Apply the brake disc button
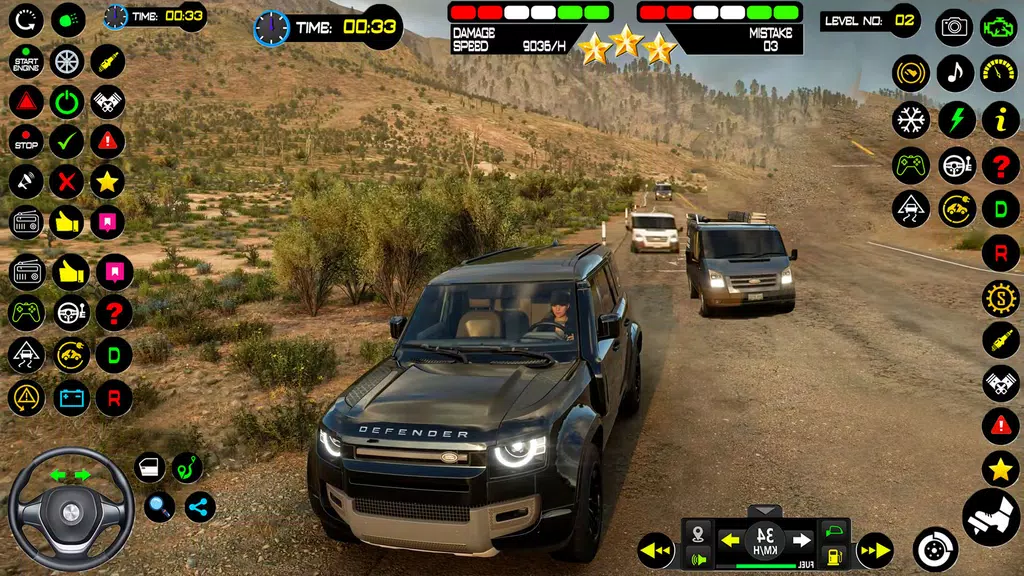Viewport: 1024px width, 576px height. point(936,549)
